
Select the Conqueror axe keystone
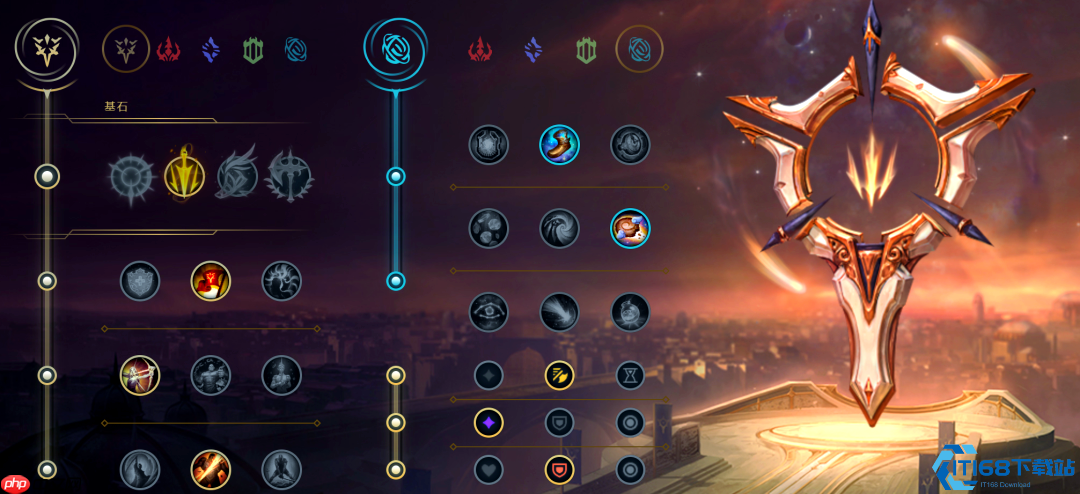coord(290,177)
